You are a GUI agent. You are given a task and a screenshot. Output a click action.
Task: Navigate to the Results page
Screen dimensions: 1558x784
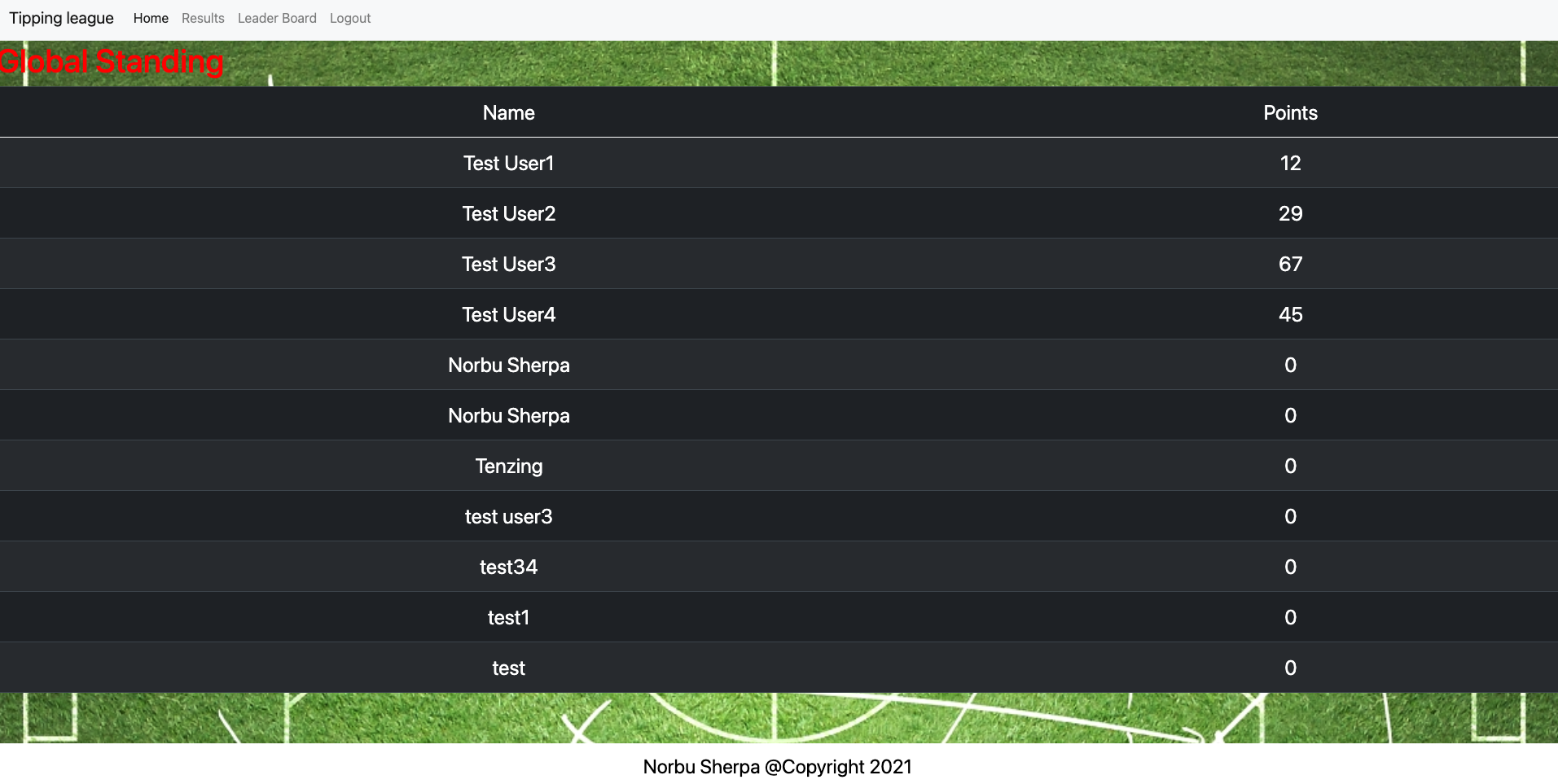(202, 18)
